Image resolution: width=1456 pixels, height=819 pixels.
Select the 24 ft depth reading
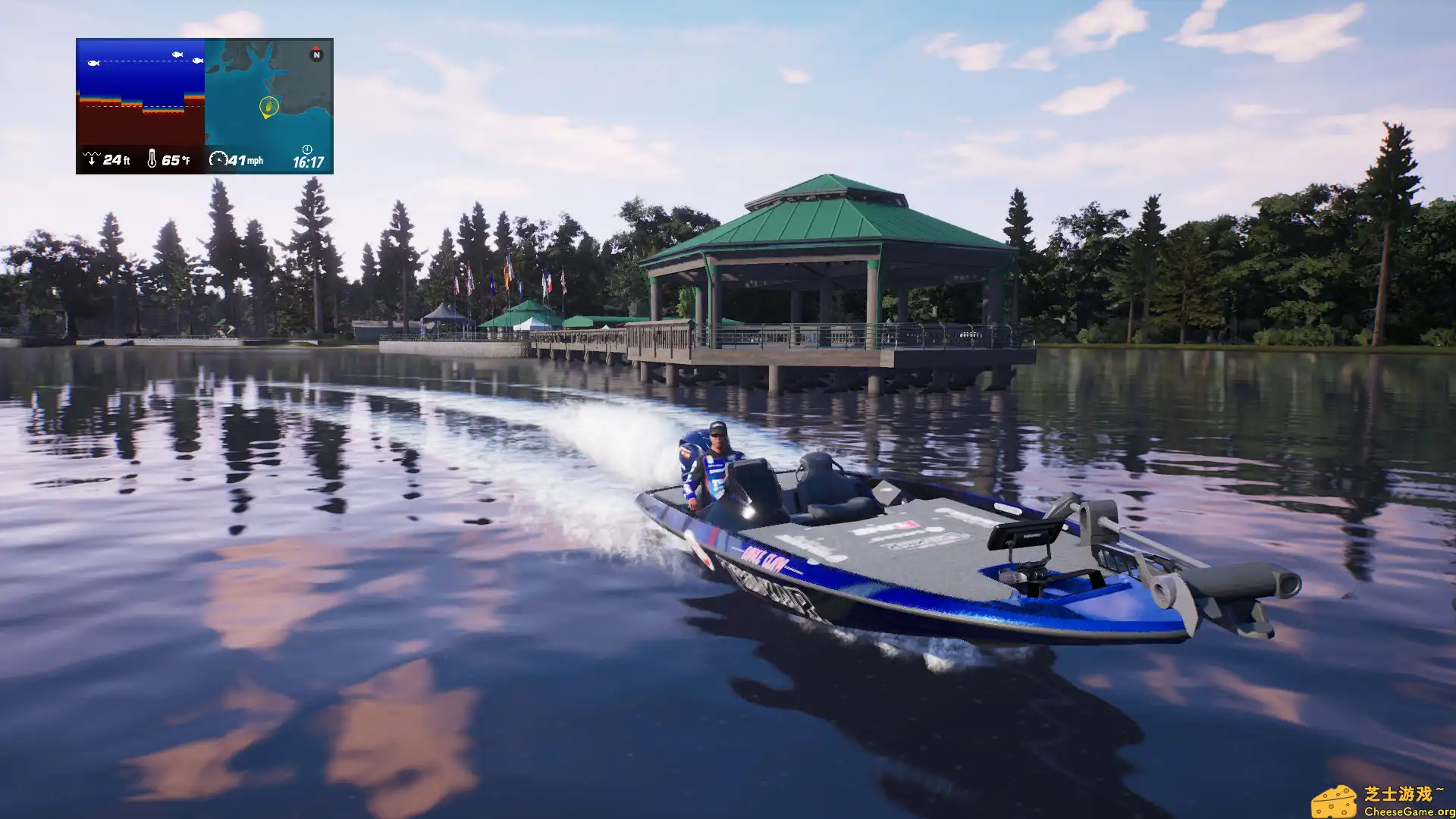[x=116, y=160]
